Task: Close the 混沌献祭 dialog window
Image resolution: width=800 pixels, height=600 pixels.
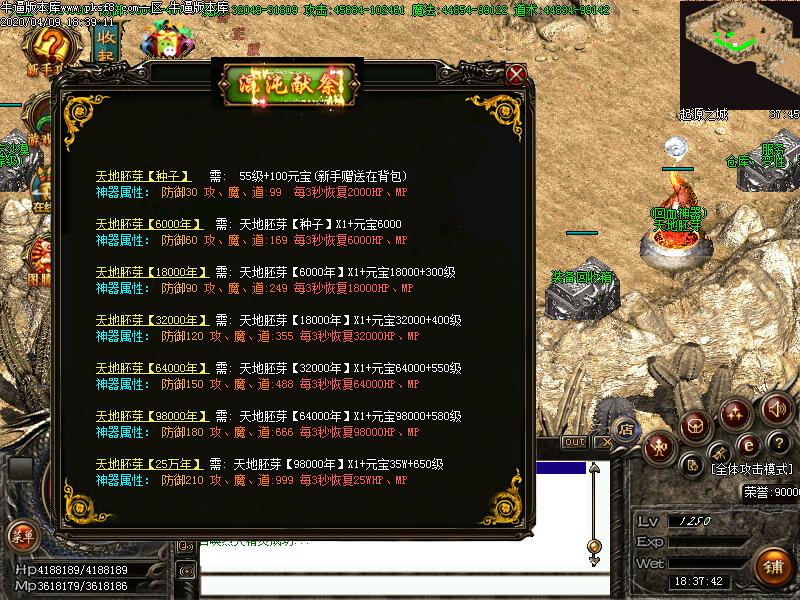Action: tap(516, 74)
